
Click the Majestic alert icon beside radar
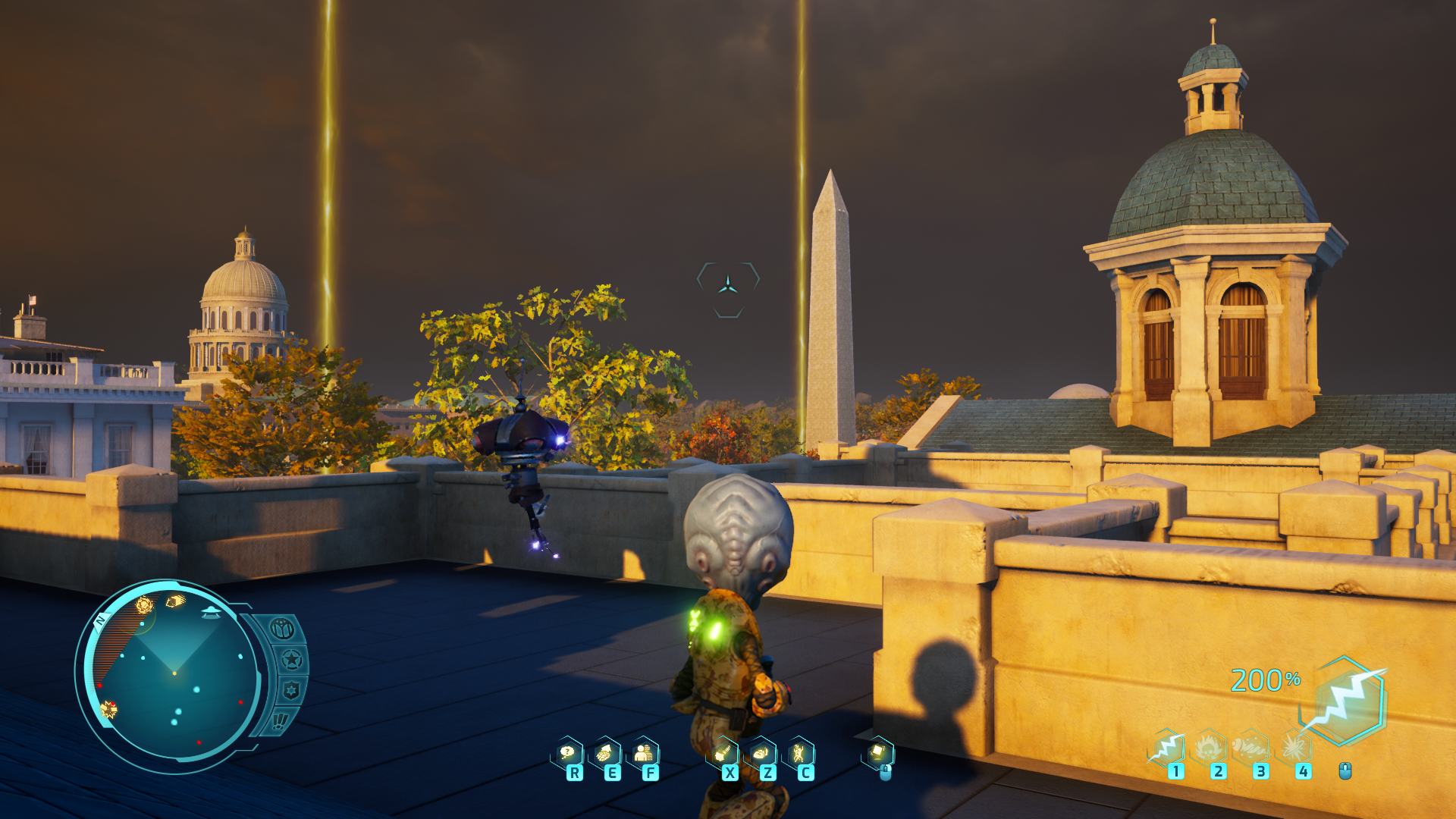click(281, 629)
